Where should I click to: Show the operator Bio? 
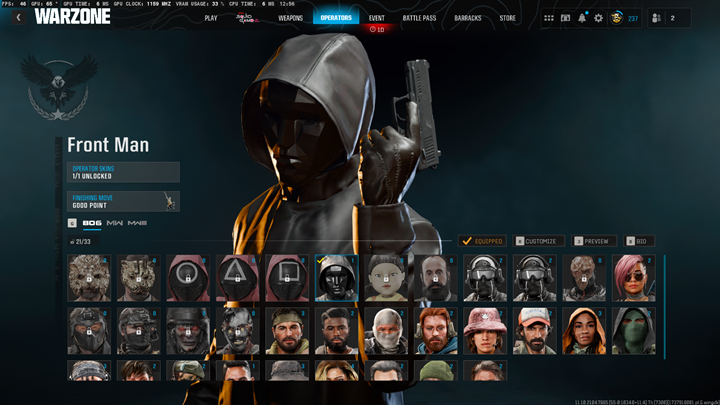point(640,241)
